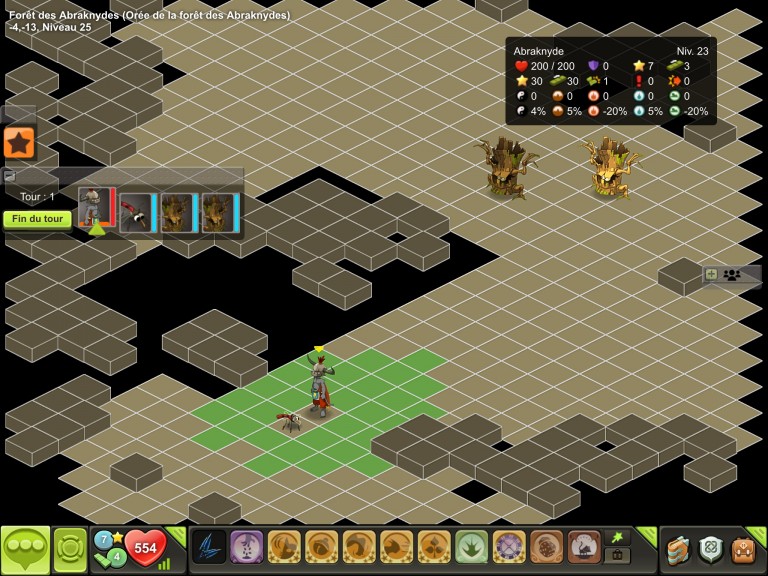Select the brown spiral spell icon
This screenshot has height=576, width=768.
point(546,547)
